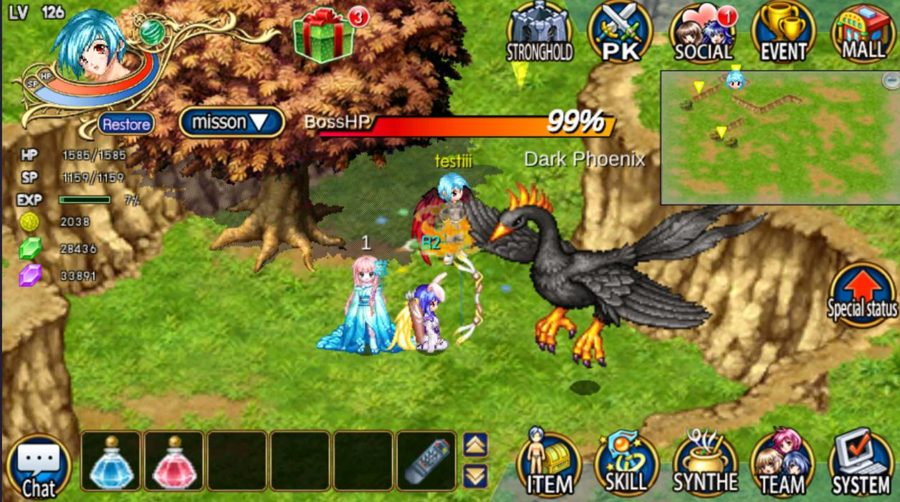900x502 pixels.
Task: Switch hotbar page with down arrow
Action: tap(476, 476)
